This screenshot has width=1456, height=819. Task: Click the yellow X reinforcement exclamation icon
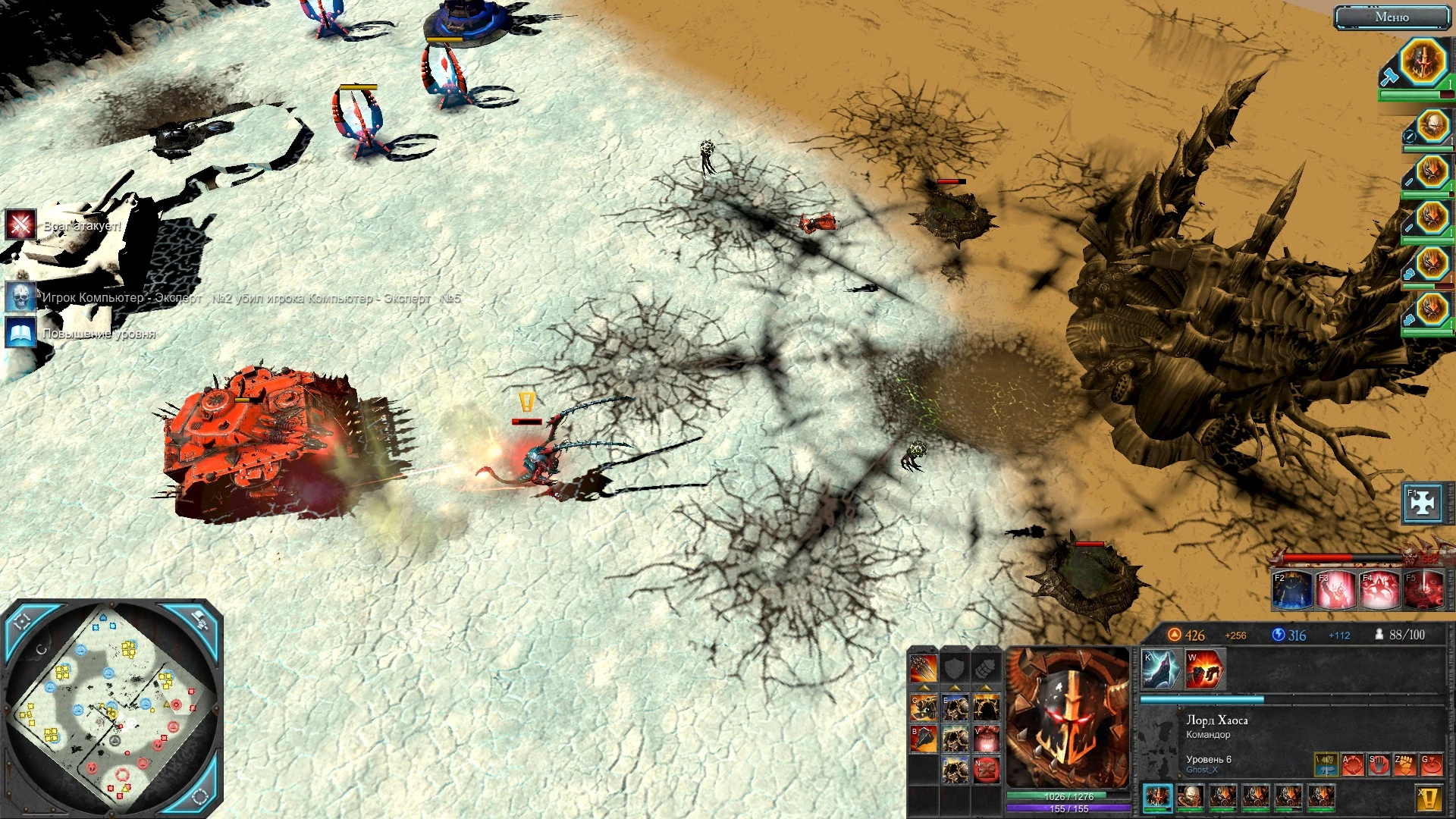click(x=1429, y=797)
